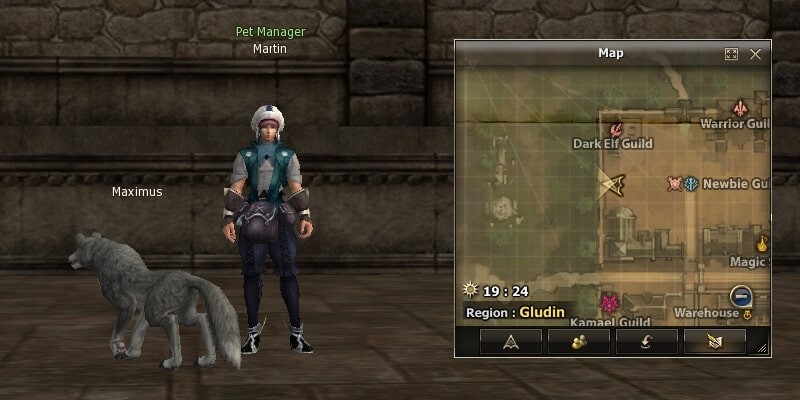Click the arrowhead button in map toolbar
Viewport: 800px width, 400px height.
(x=510, y=341)
